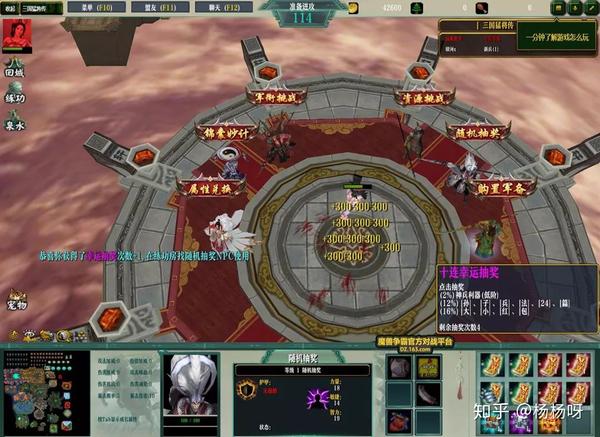Click the 练功 training button

pyautogui.click(x=14, y=97)
